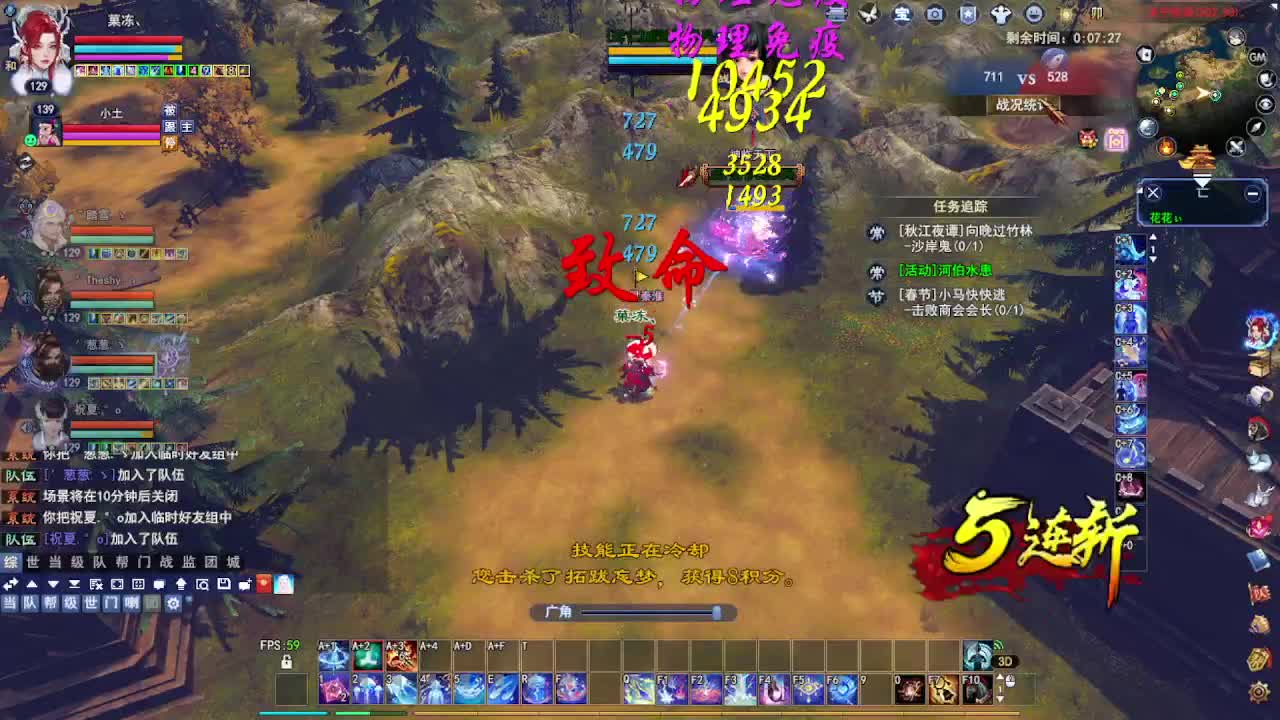Open the 宝 (treasure) icon on the top bar
The image size is (1280, 720).
pos(901,14)
